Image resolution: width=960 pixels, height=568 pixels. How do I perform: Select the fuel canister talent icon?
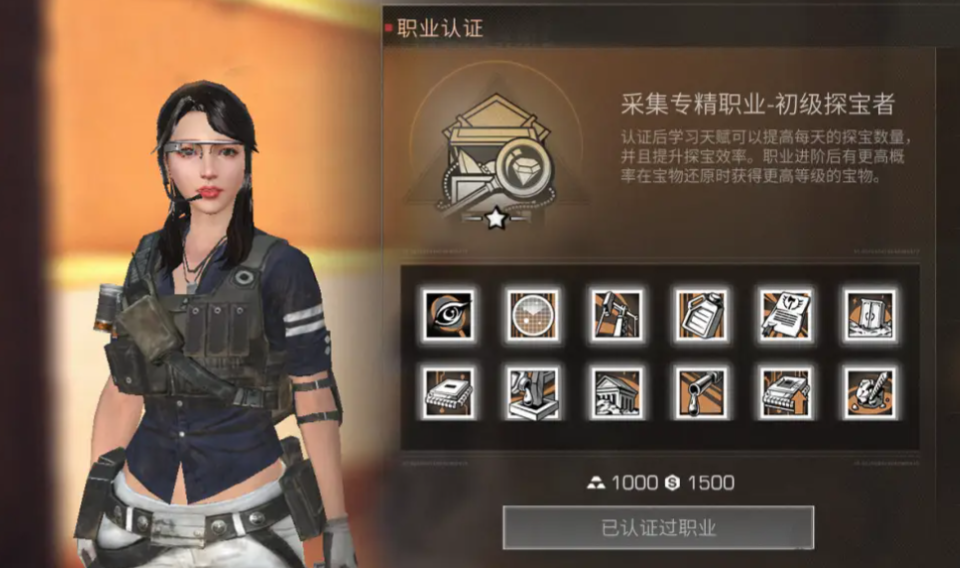pyautogui.click(x=700, y=315)
